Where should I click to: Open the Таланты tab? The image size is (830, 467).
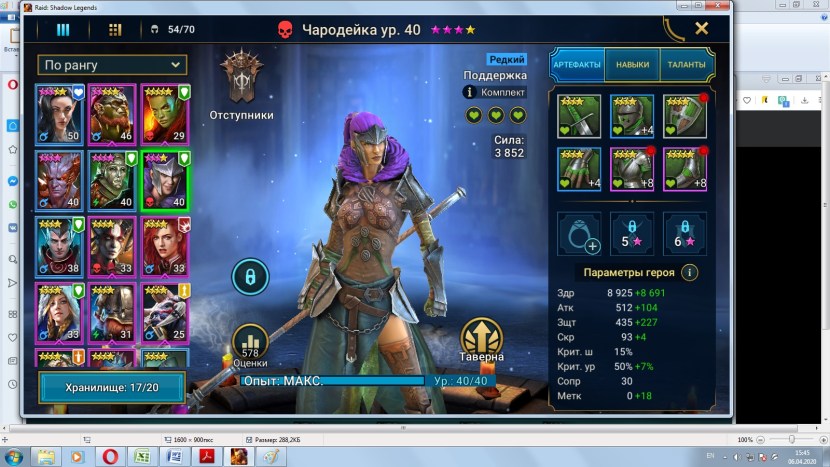pyautogui.click(x=685, y=65)
